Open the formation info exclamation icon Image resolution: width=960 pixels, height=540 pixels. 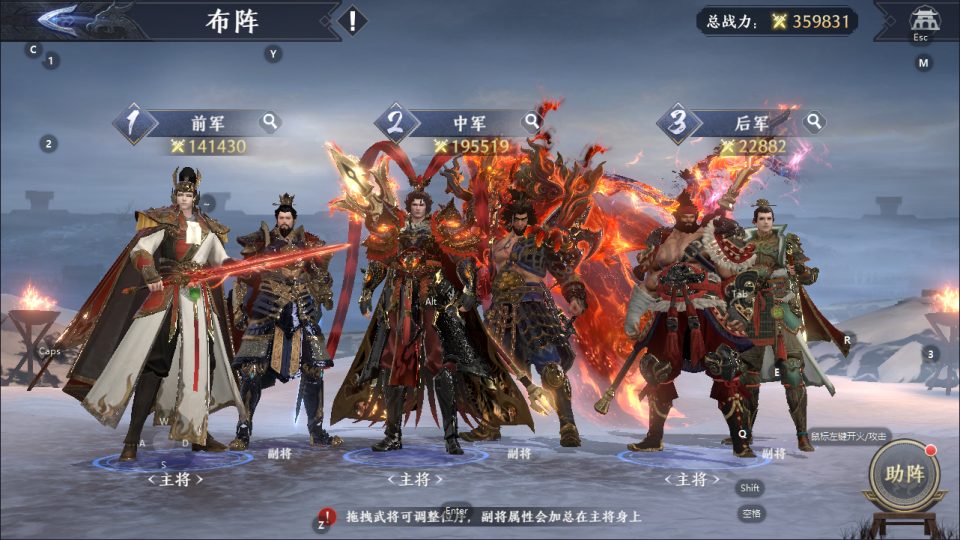(352, 20)
